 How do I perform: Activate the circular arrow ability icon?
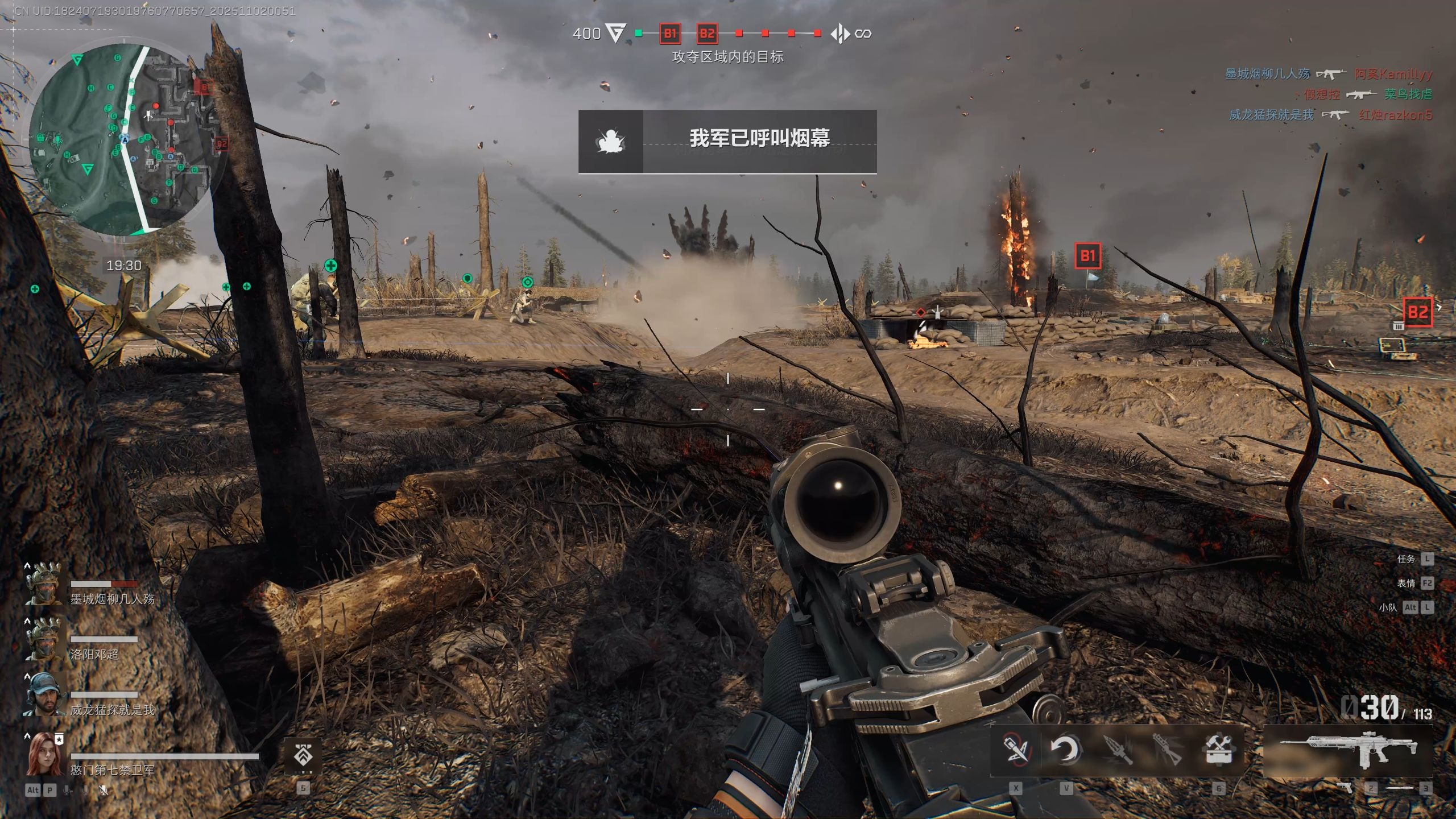pos(1065,750)
